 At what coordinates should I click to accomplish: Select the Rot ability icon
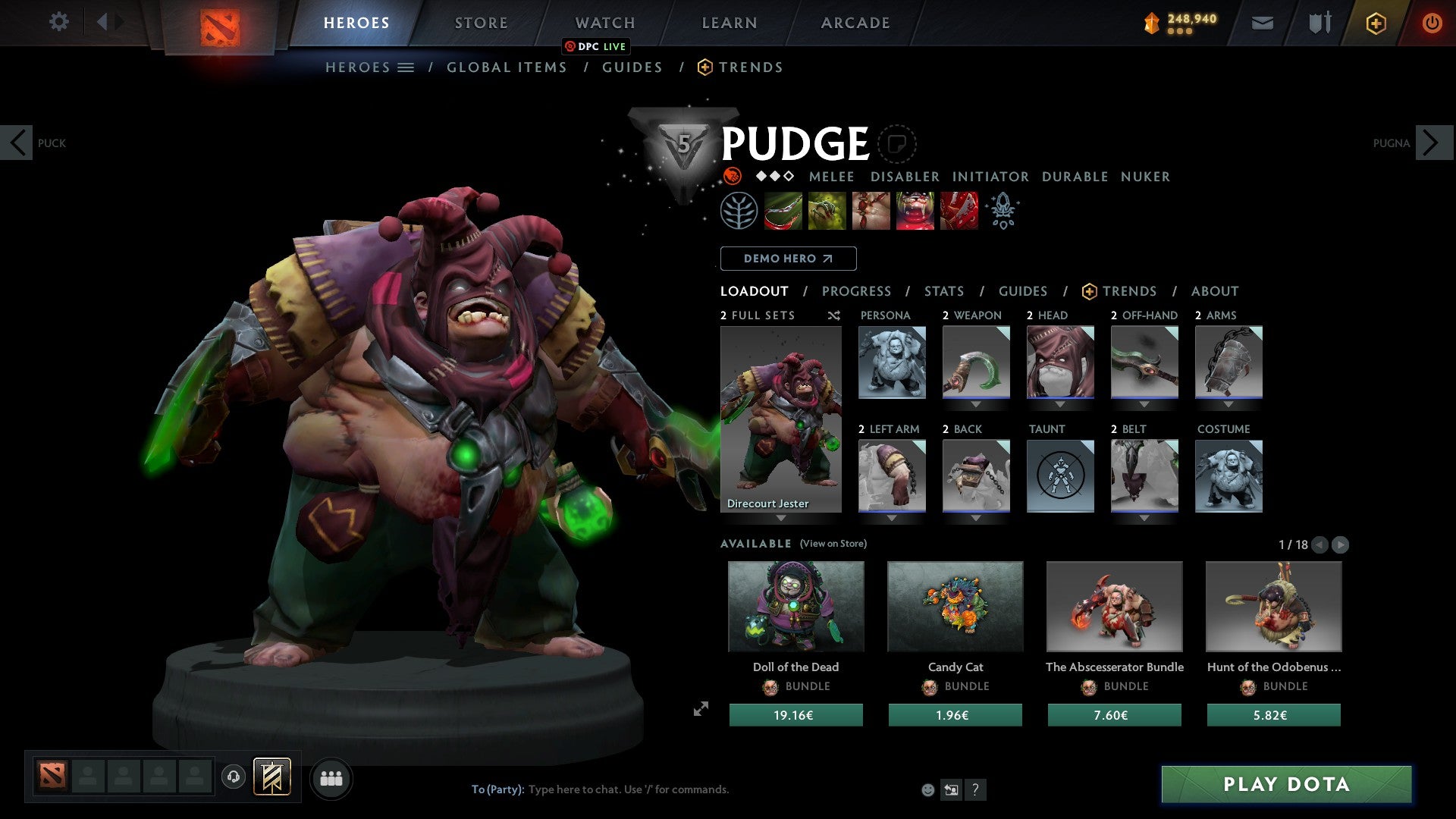pyautogui.click(x=826, y=211)
